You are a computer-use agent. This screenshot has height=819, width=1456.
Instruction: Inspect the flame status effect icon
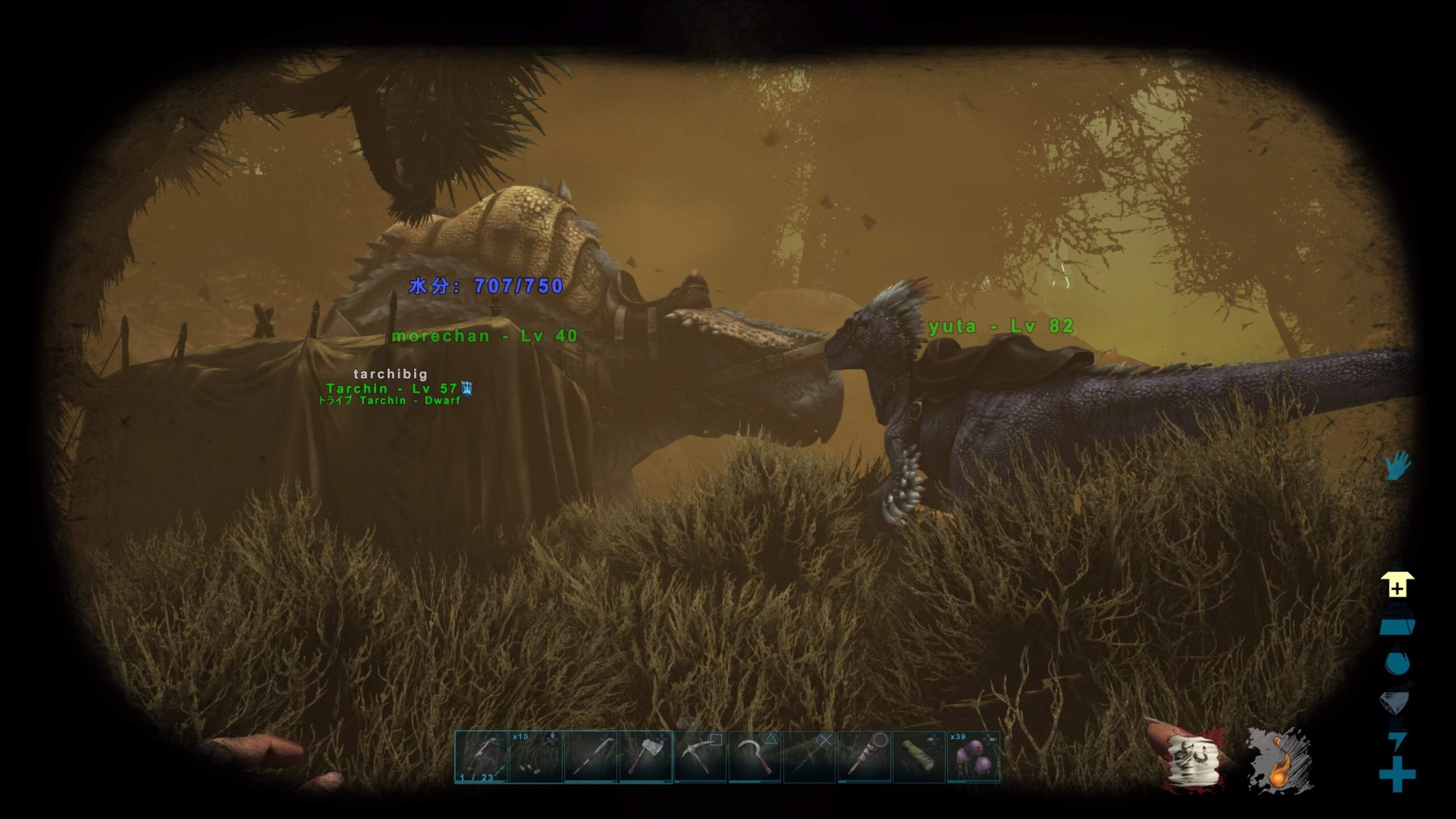[1280, 761]
